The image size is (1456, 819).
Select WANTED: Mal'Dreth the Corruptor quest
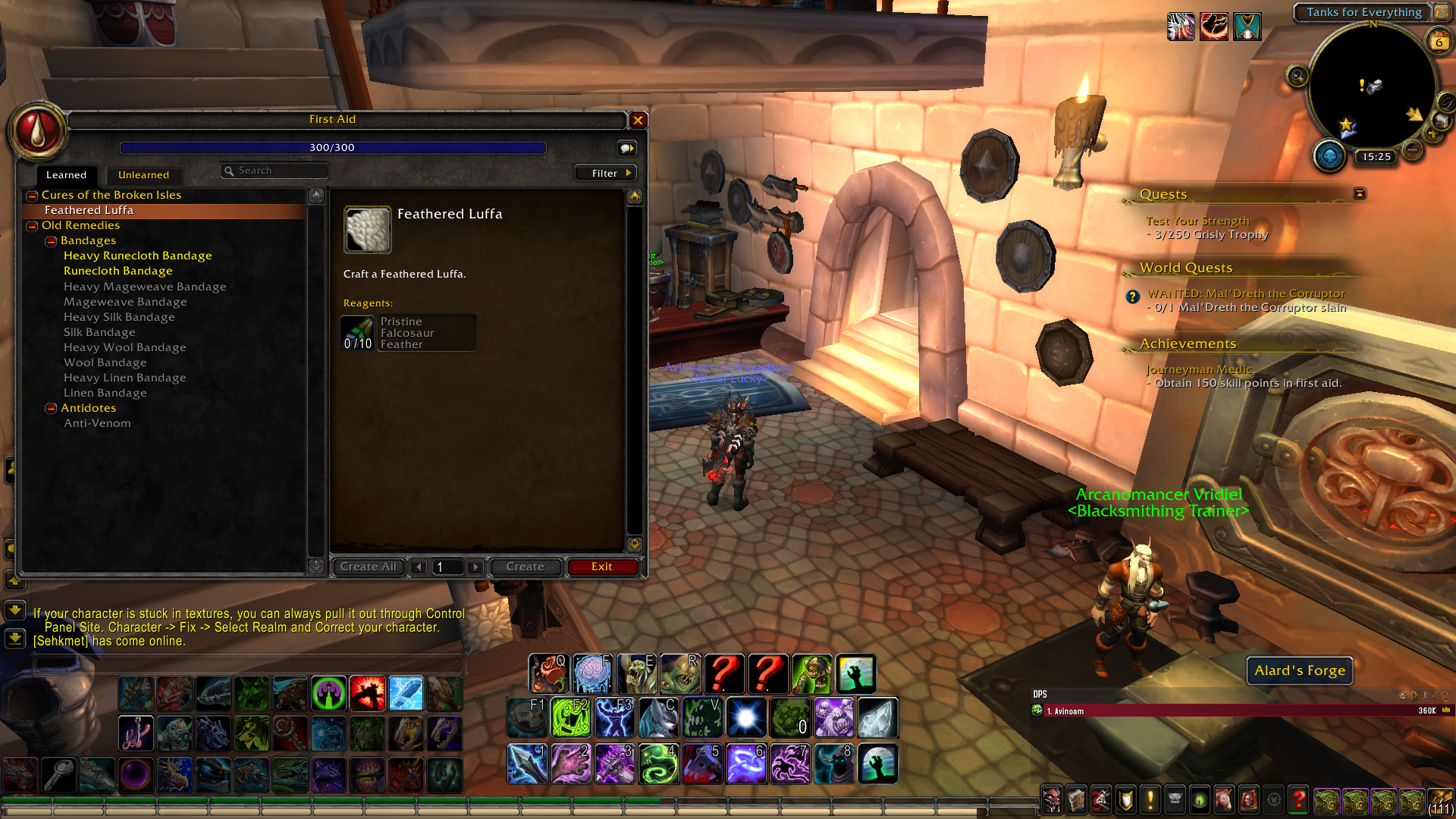[x=1245, y=293]
